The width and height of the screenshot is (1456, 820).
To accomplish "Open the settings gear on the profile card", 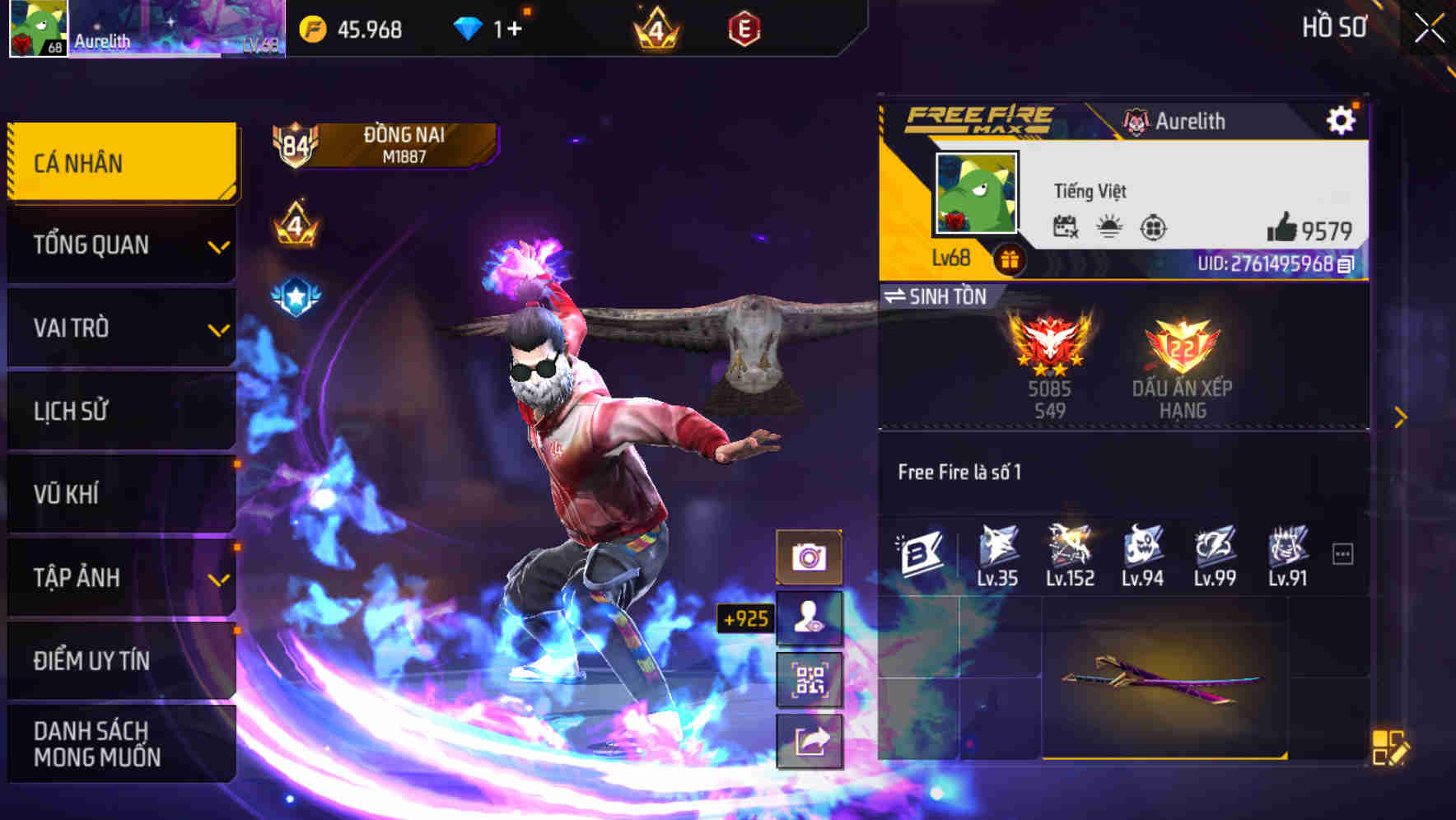I will coord(1342,119).
